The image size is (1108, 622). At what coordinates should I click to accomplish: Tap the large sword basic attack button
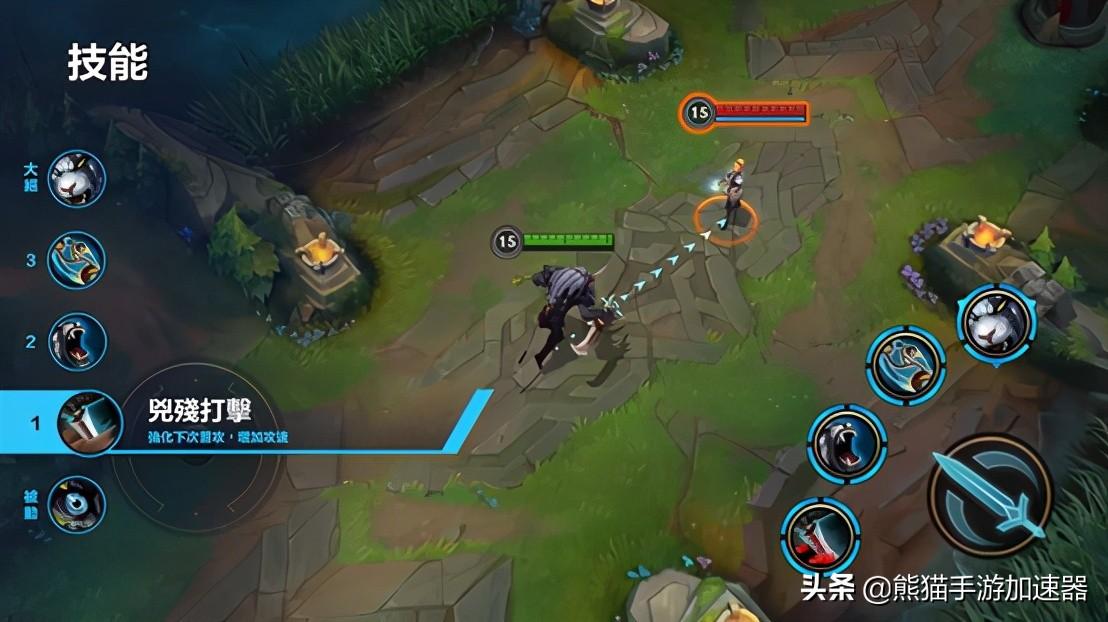[x=989, y=493]
